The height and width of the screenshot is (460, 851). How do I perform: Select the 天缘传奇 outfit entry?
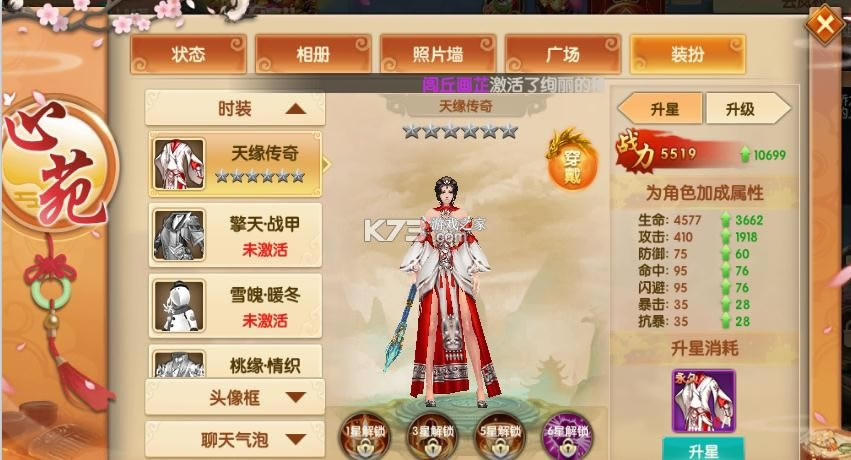(x=236, y=163)
